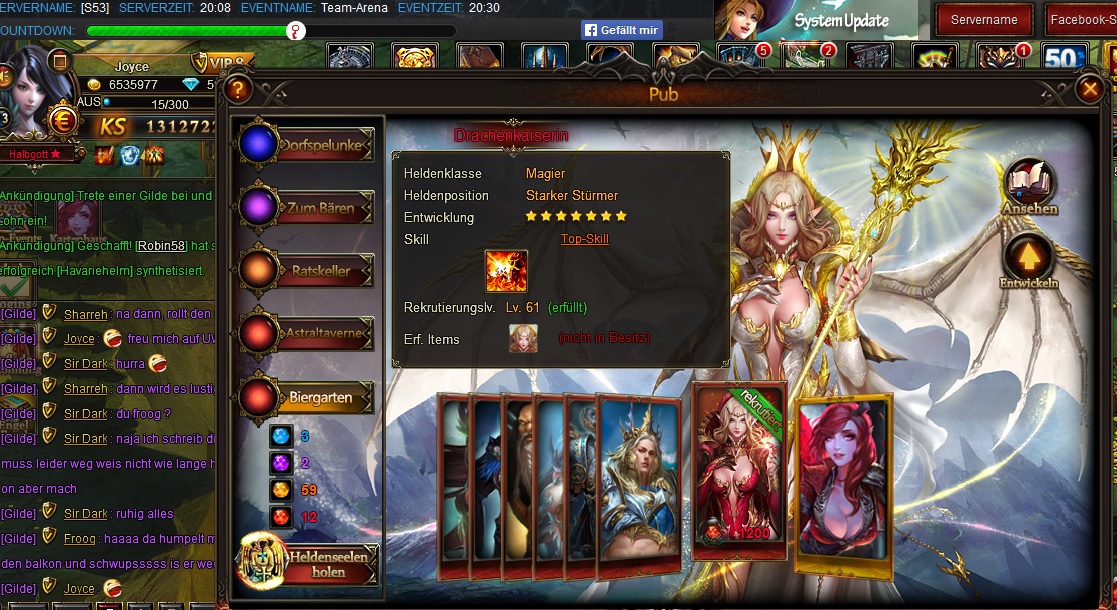Open the Pub help question mark
Screen dimensions: 1117x610
tap(238, 90)
